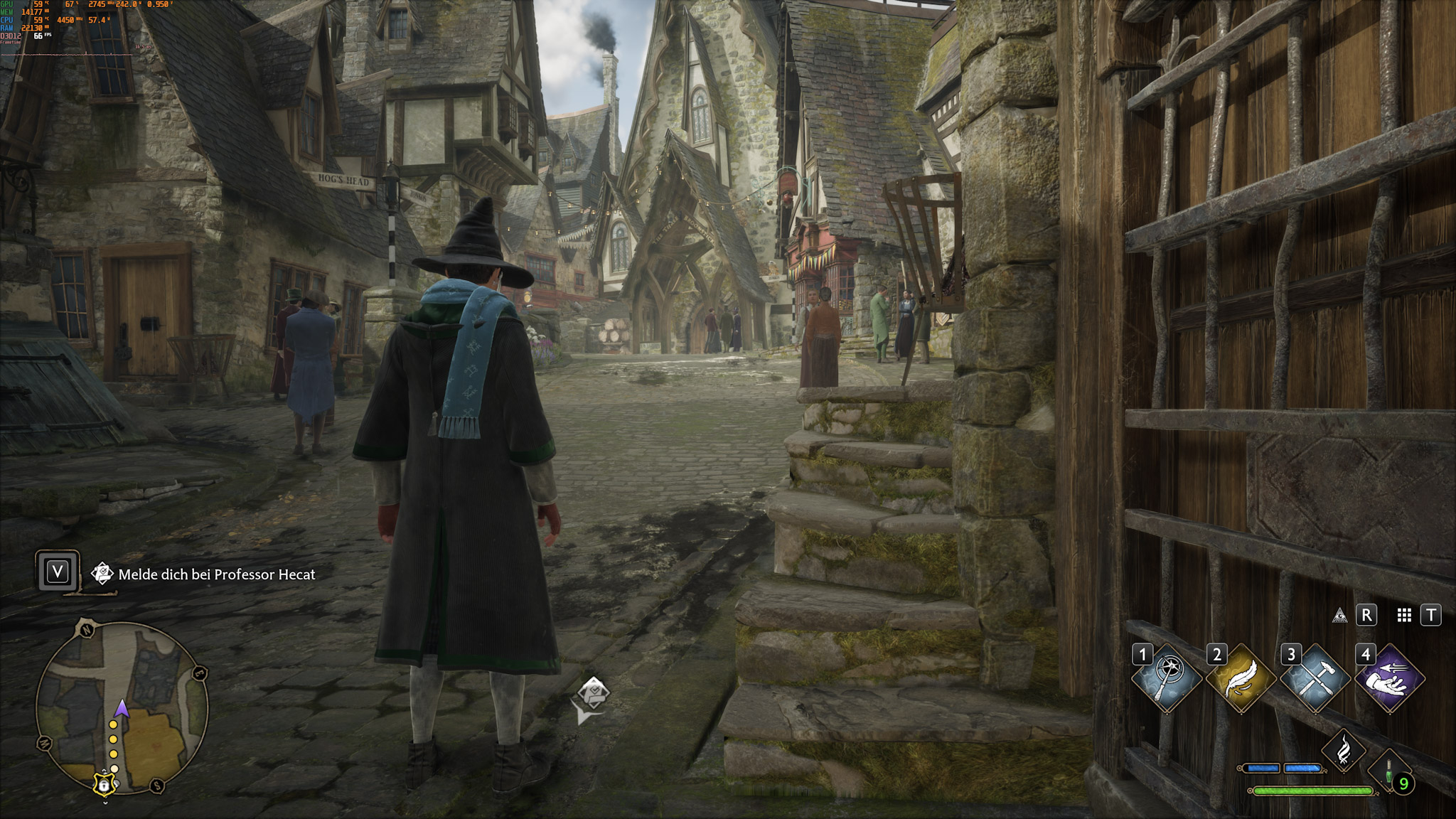This screenshot has height=819, width=1456.
Task: Select the locked shield marker on the minimap
Action: pyautogui.click(x=104, y=785)
